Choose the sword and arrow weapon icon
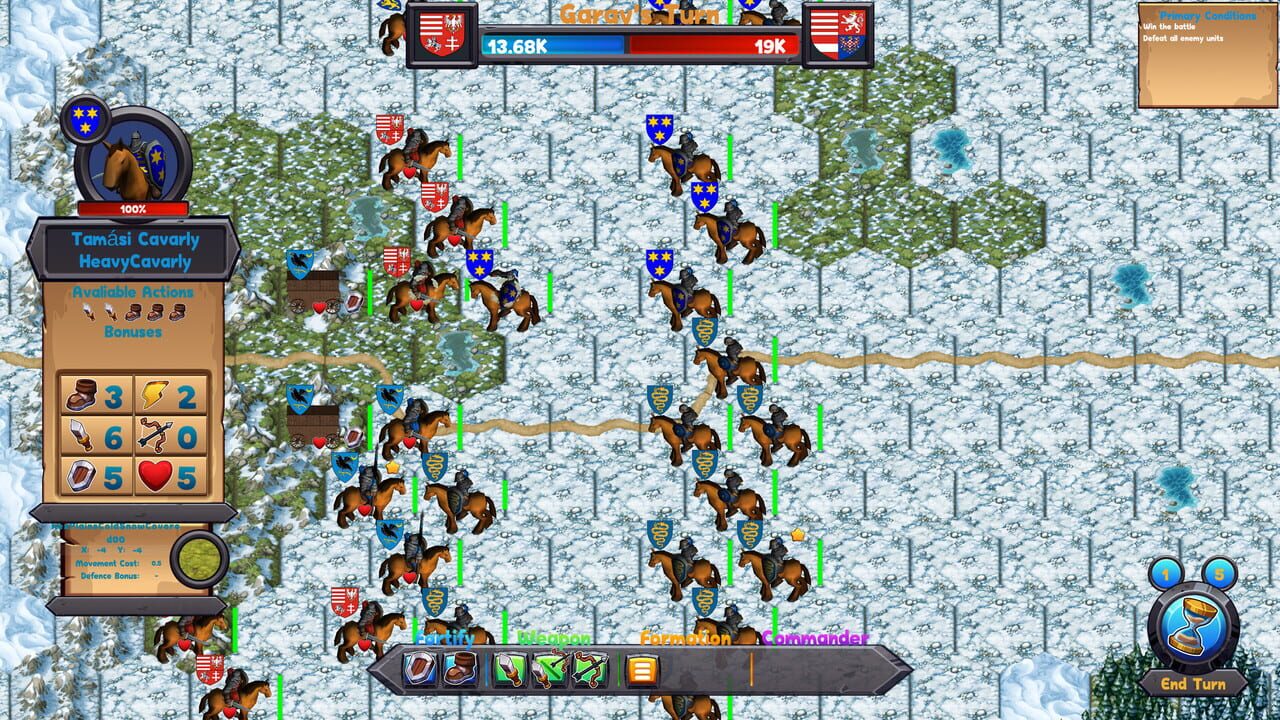1280x720 pixels. (x=551, y=667)
